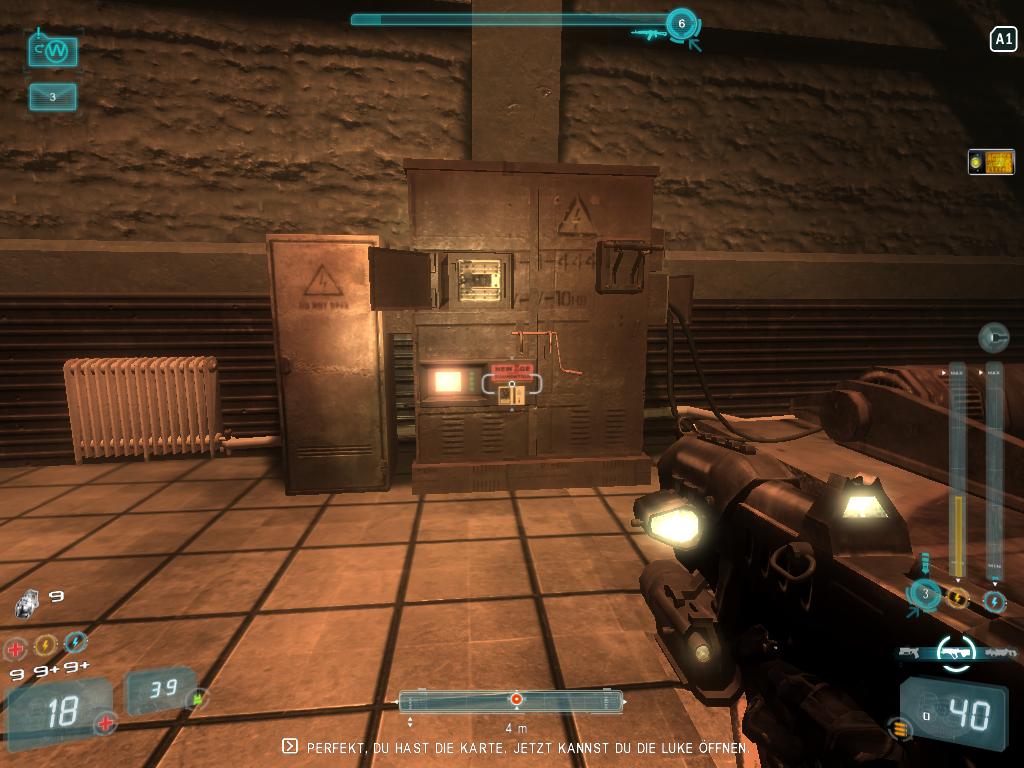The height and width of the screenshot is (768, 1024).
Task: Click the level 3 skill upgrade badge
Action: [925, 595]
